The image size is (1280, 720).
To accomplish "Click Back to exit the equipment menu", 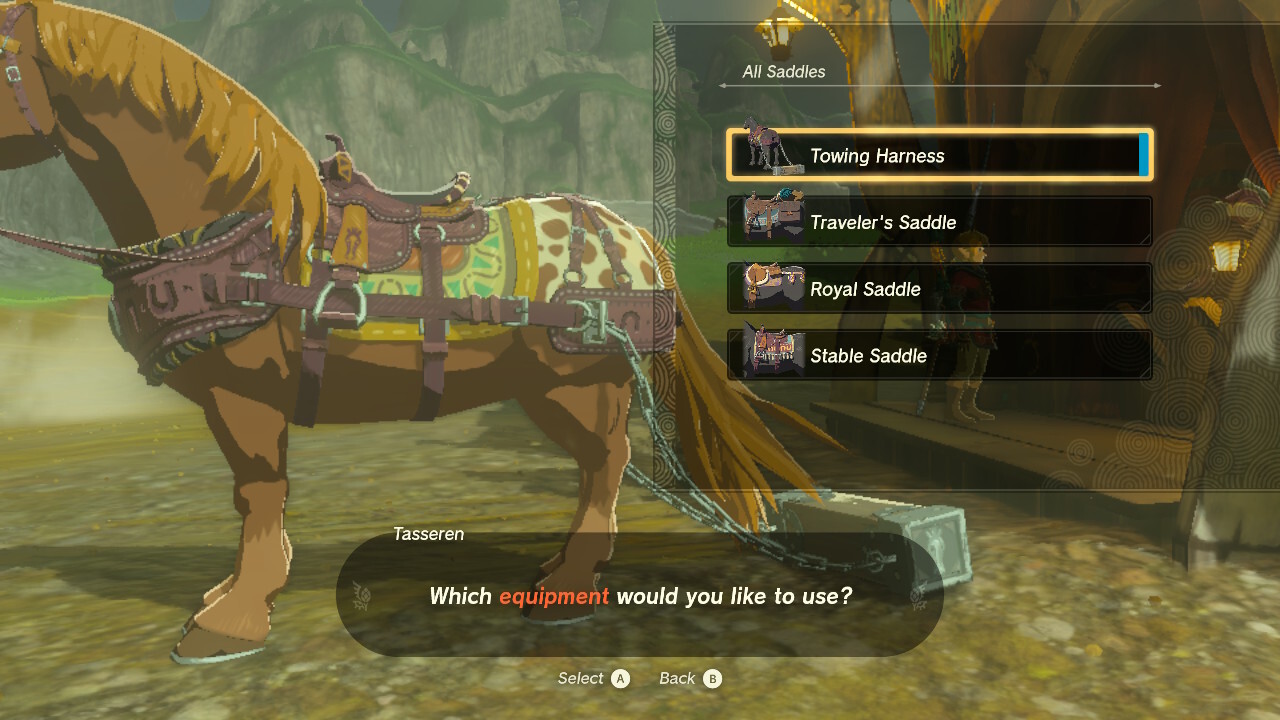I will (x=679, y=678).
